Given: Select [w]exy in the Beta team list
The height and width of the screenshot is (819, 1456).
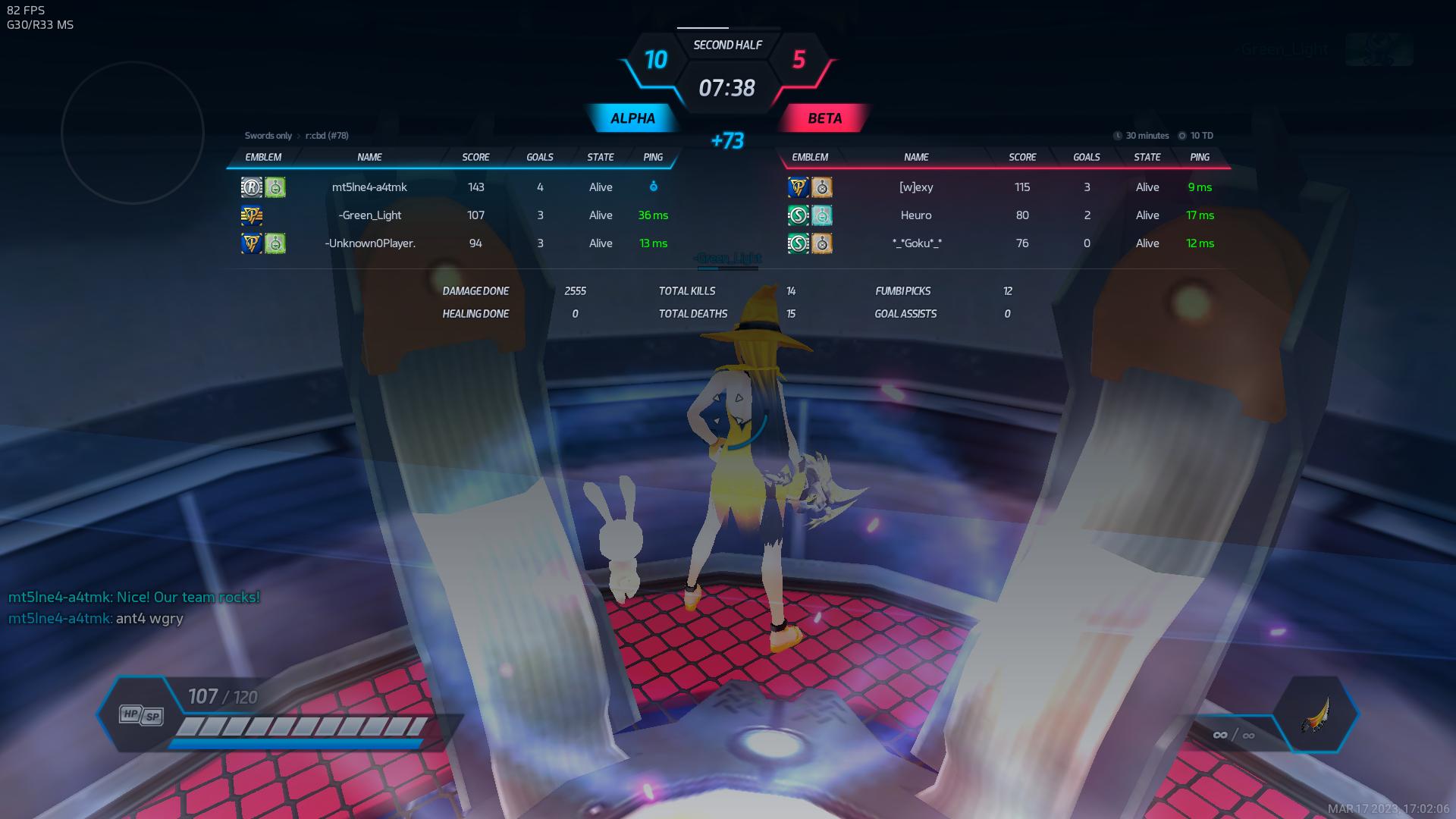Looking at the screenshot, I should (916, 187).
